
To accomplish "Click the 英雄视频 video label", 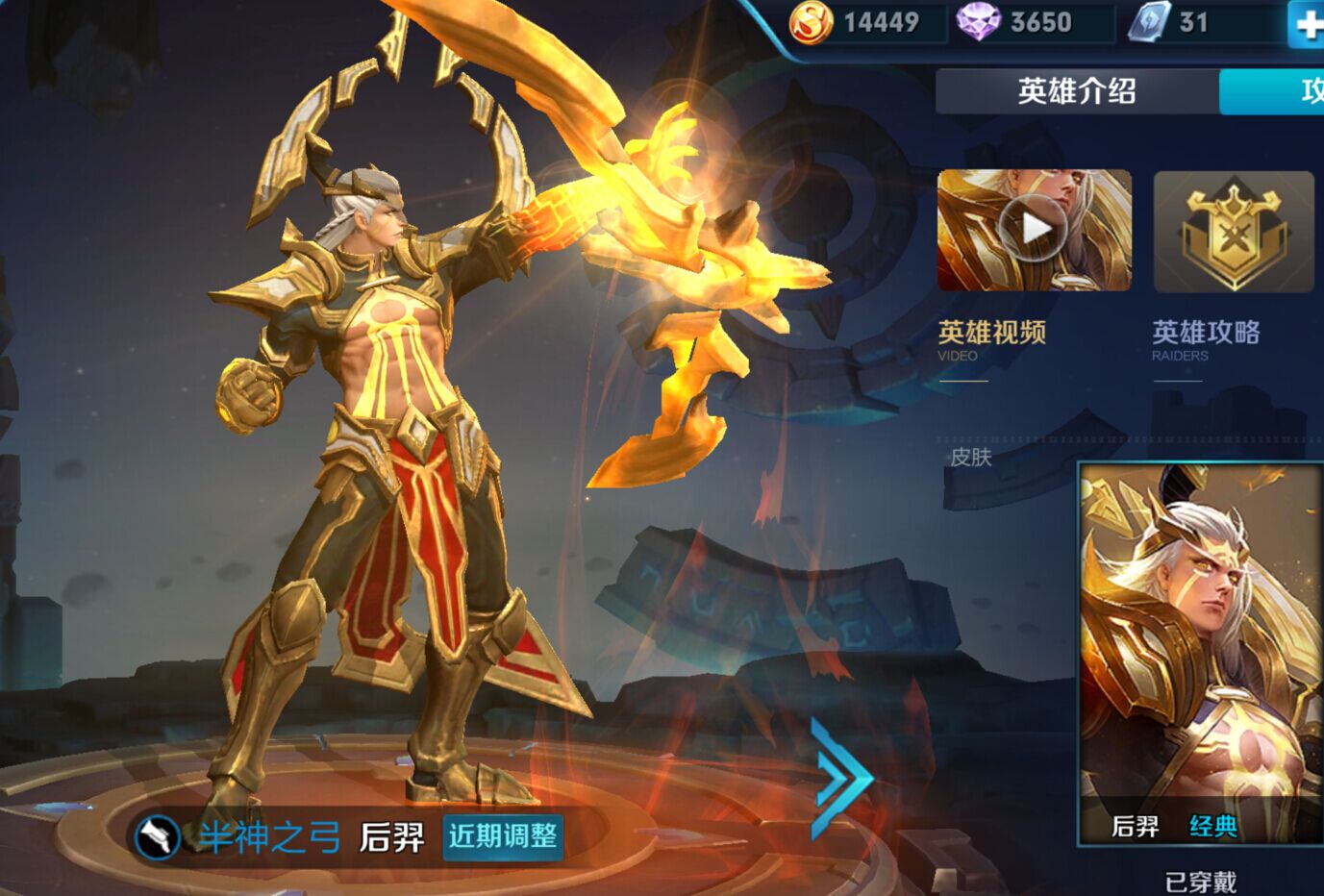I will click(x=992, y=334).
